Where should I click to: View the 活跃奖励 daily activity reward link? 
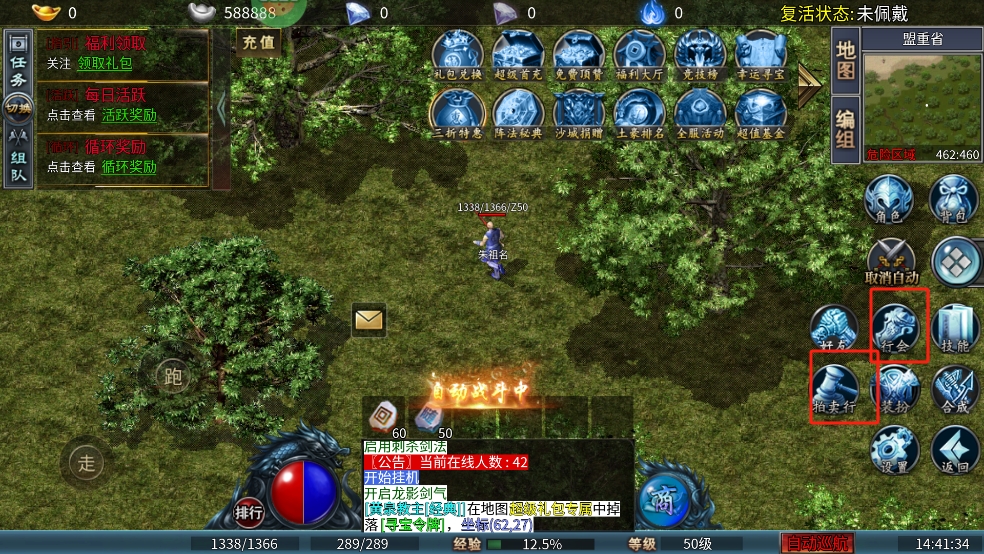coord(129,115)
